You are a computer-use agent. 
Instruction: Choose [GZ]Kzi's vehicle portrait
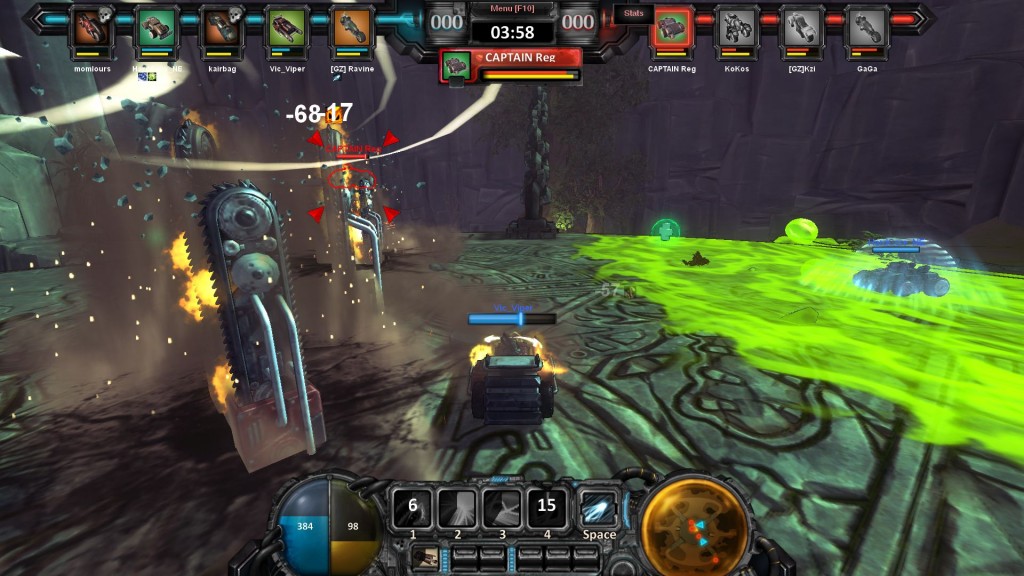(801, 29)
